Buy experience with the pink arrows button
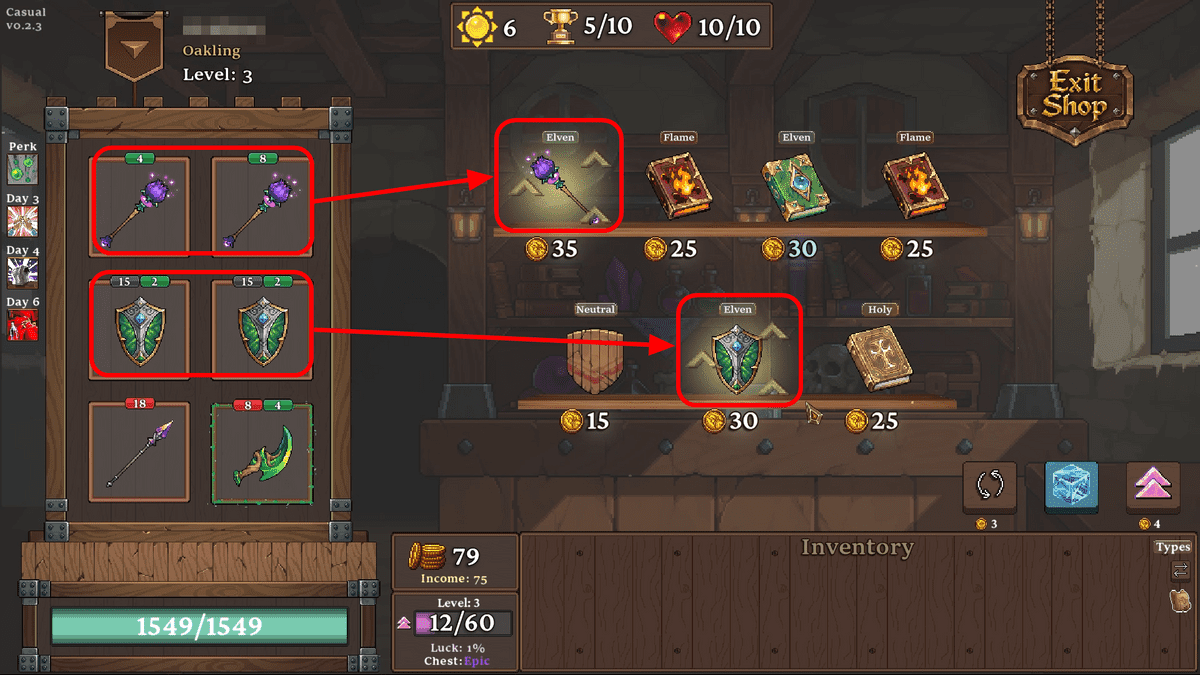 [x=1153, y=487]
